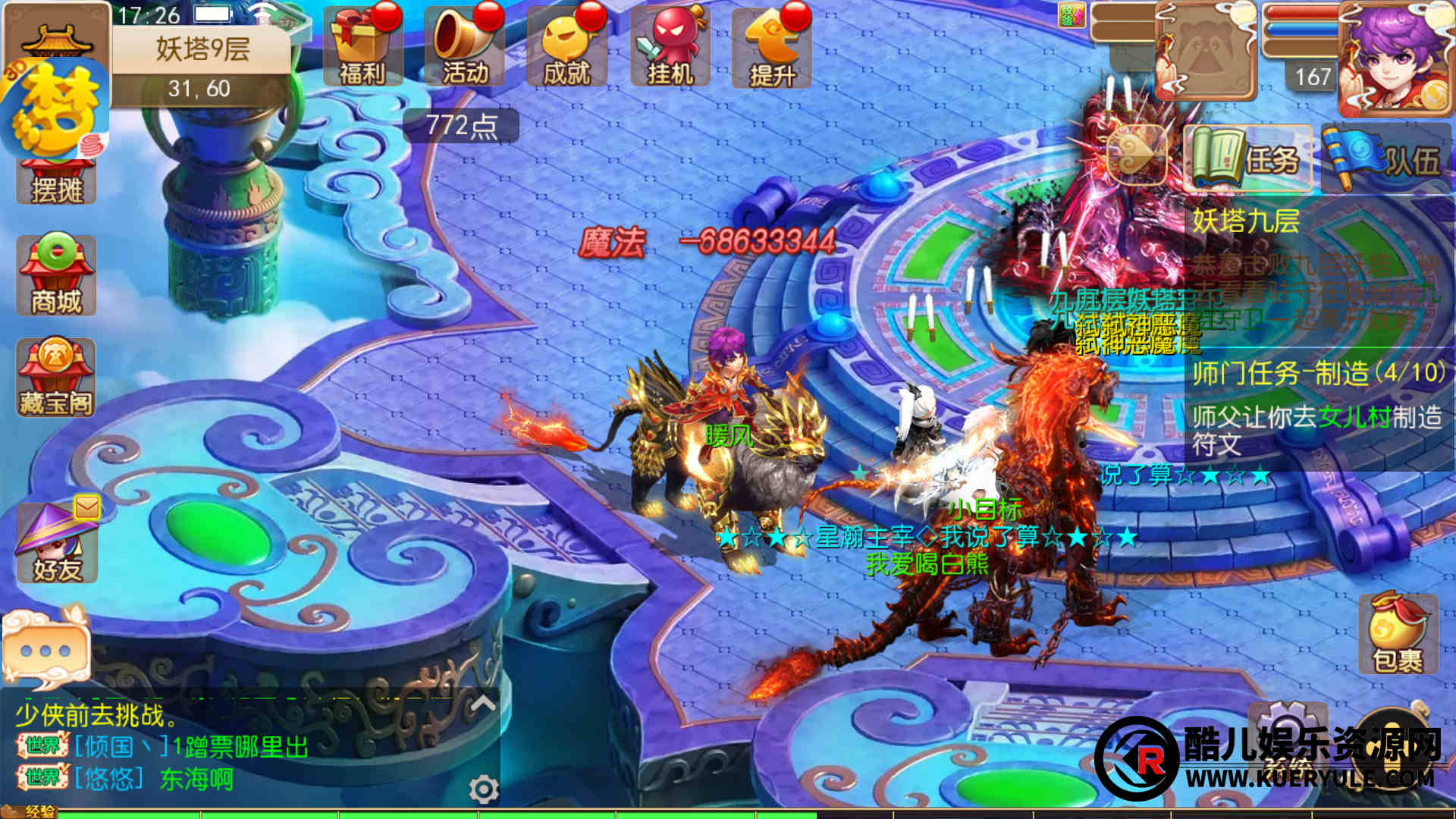The image size is (1456, 819).
Task: Open chat settings gear icon
Action: tap(483, 789)
